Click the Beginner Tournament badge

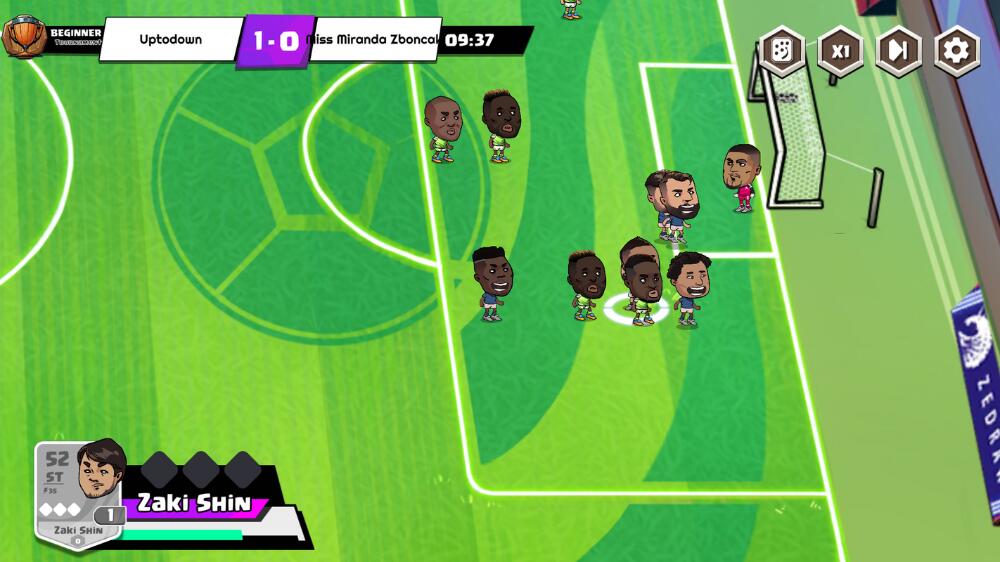coord(50,38)
